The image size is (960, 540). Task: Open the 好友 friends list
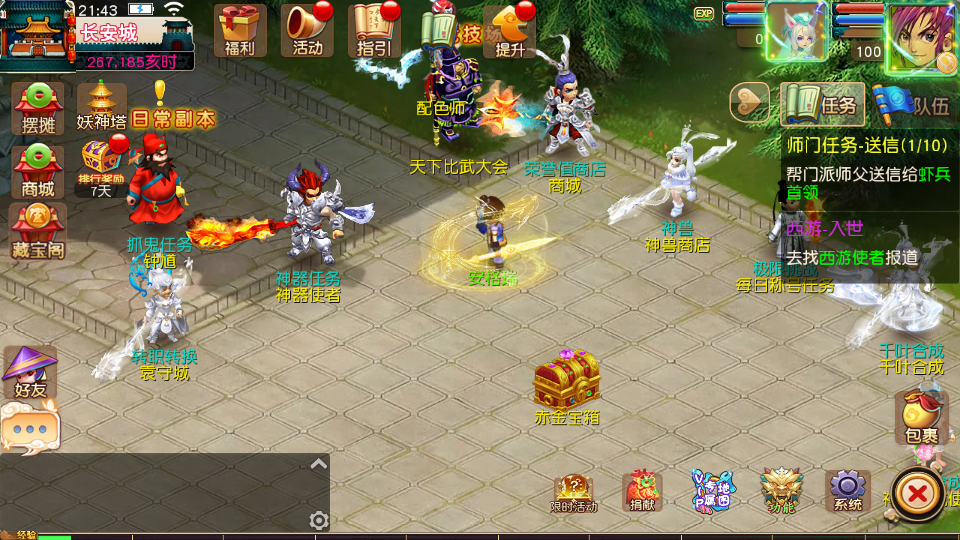(30, 372)
